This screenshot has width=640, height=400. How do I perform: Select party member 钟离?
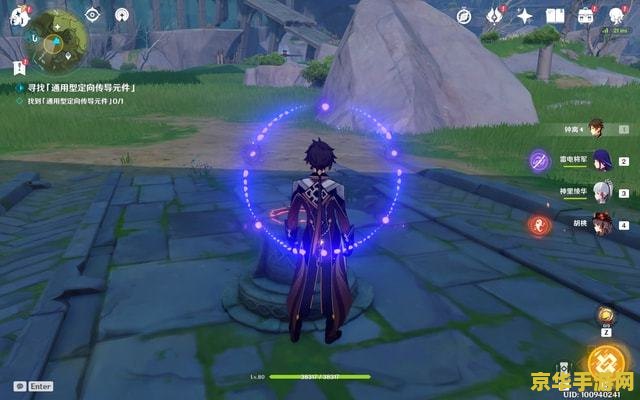point(596,128)
